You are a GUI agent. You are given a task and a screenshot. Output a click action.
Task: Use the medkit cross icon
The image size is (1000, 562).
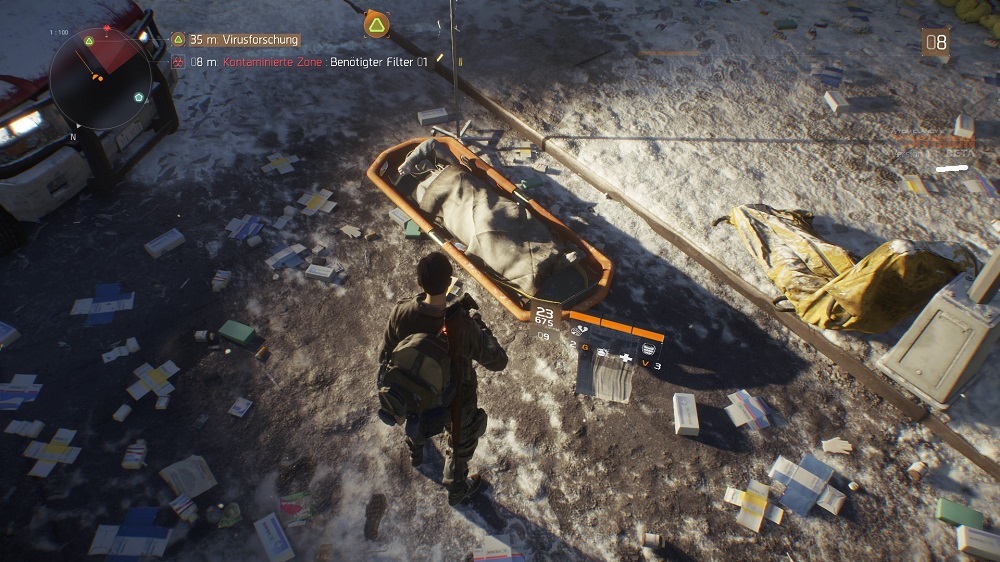tap(626, 356)
